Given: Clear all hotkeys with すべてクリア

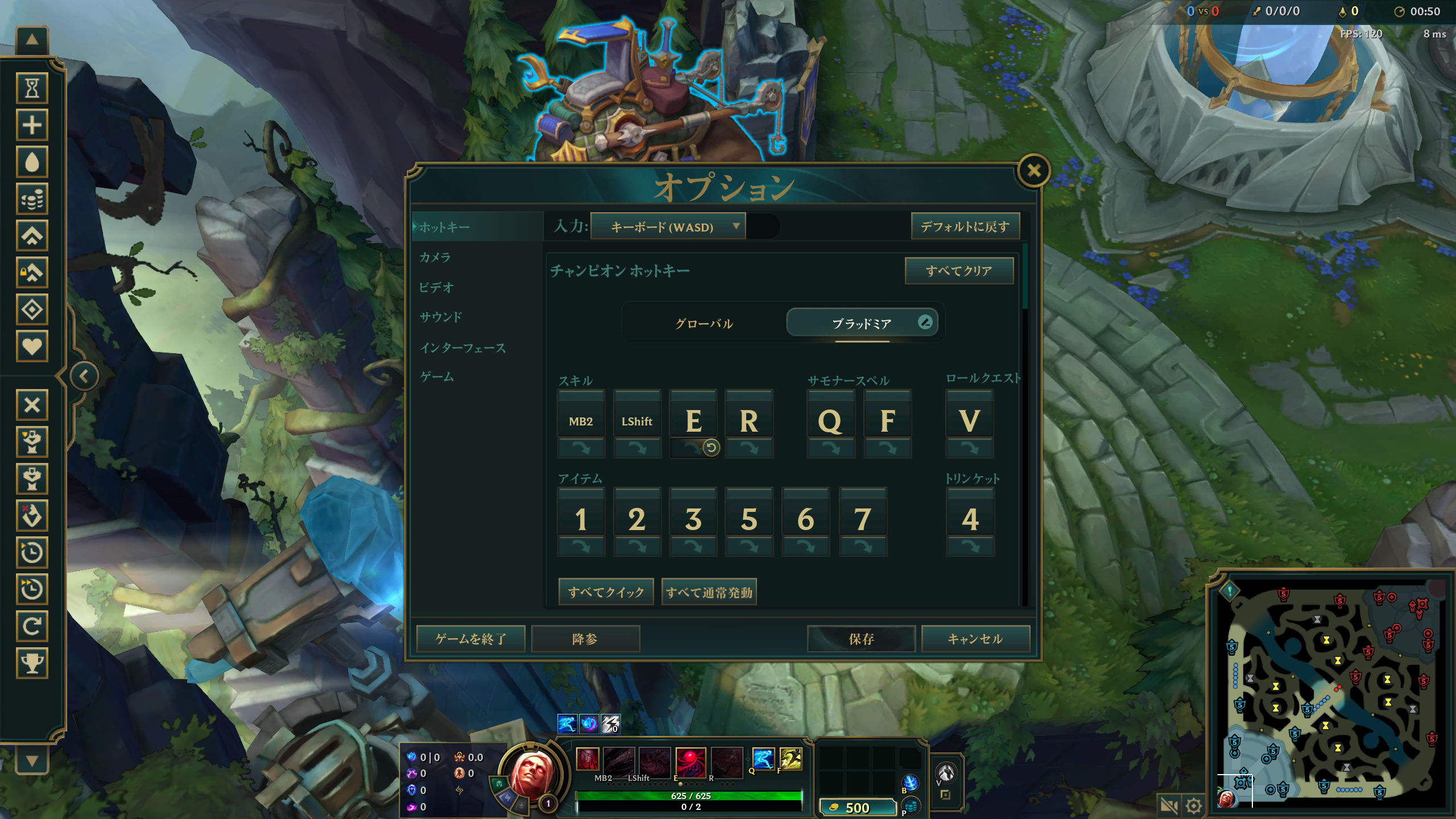Looking at the screenshot, I should [959, 271].
